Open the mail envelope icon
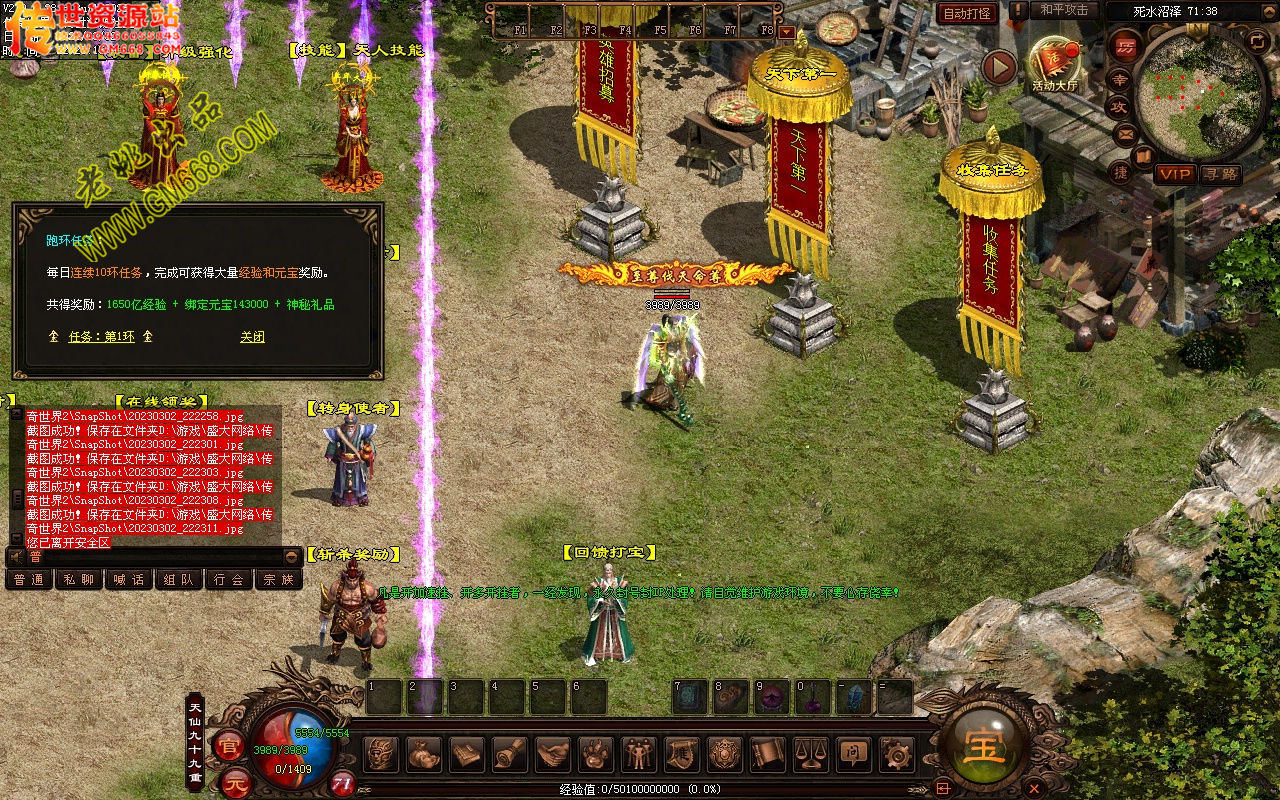 coord(1127,132)
